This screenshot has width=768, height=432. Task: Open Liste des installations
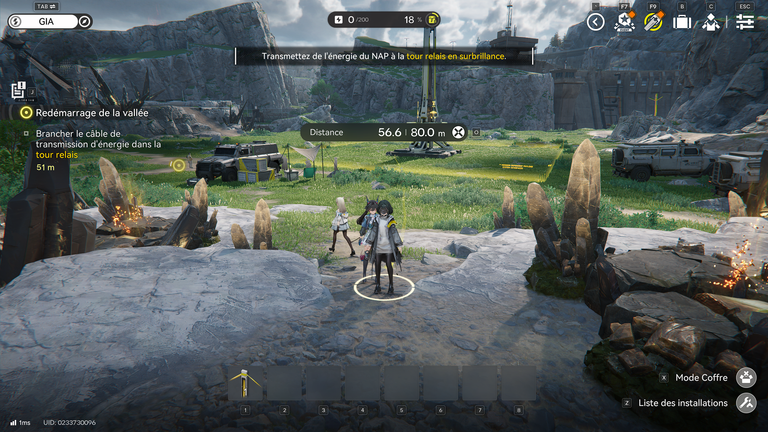[745, 403]
